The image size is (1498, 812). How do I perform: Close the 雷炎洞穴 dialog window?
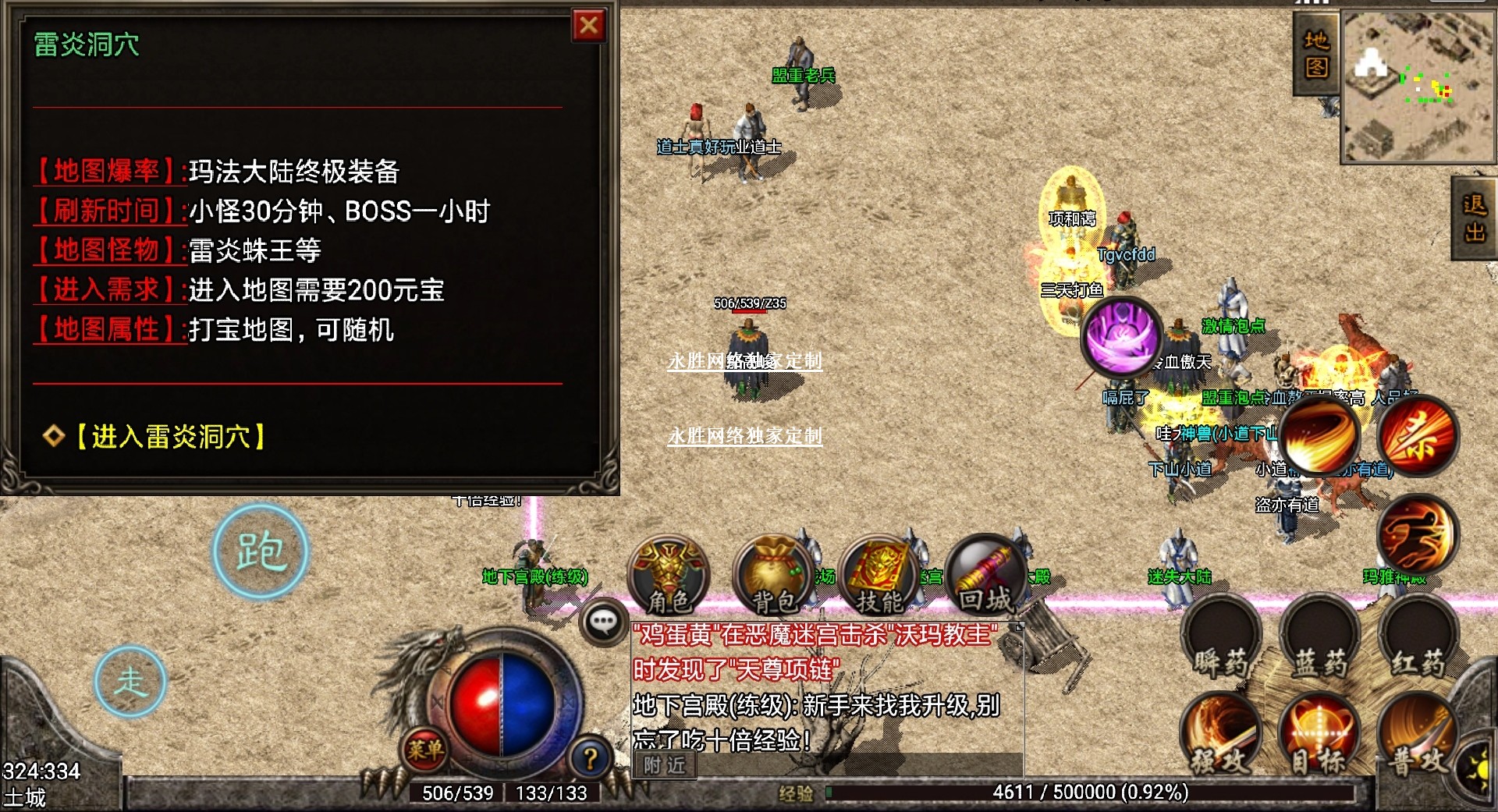(x=589, y=26)
